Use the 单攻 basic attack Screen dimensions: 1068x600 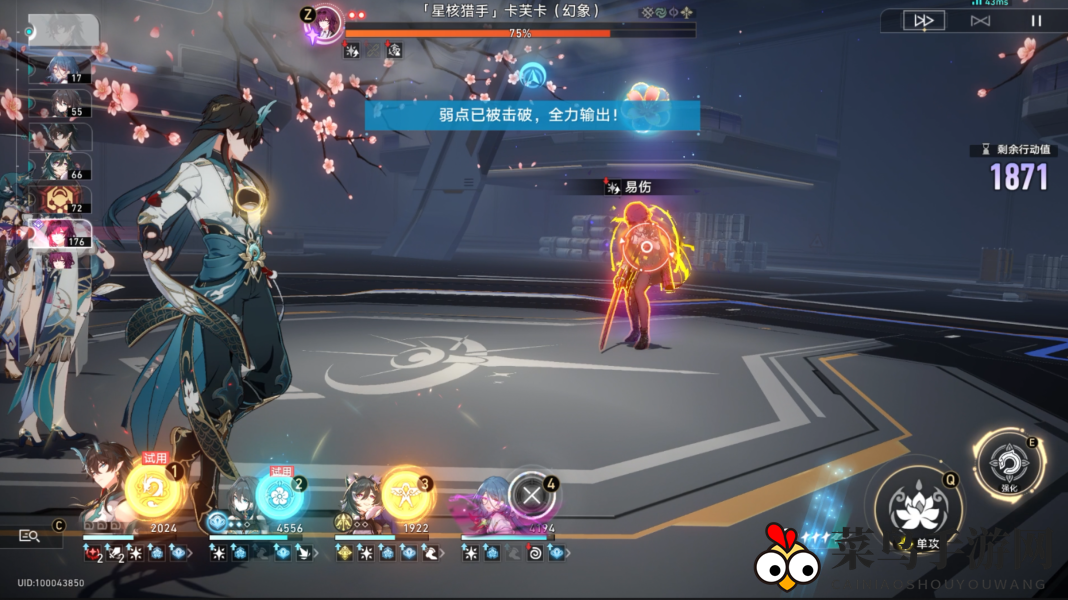tap(915, 511)
